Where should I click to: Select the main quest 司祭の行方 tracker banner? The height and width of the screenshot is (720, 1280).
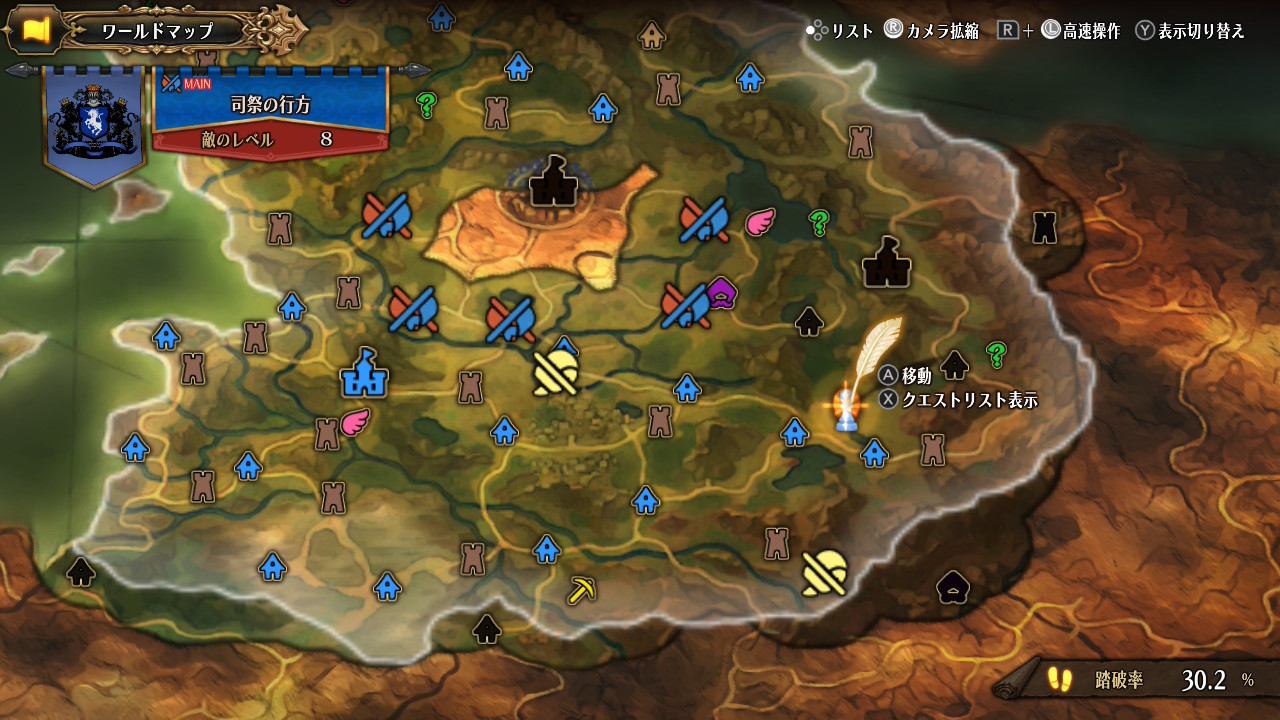pyautogui.click(x=270, y=113)
